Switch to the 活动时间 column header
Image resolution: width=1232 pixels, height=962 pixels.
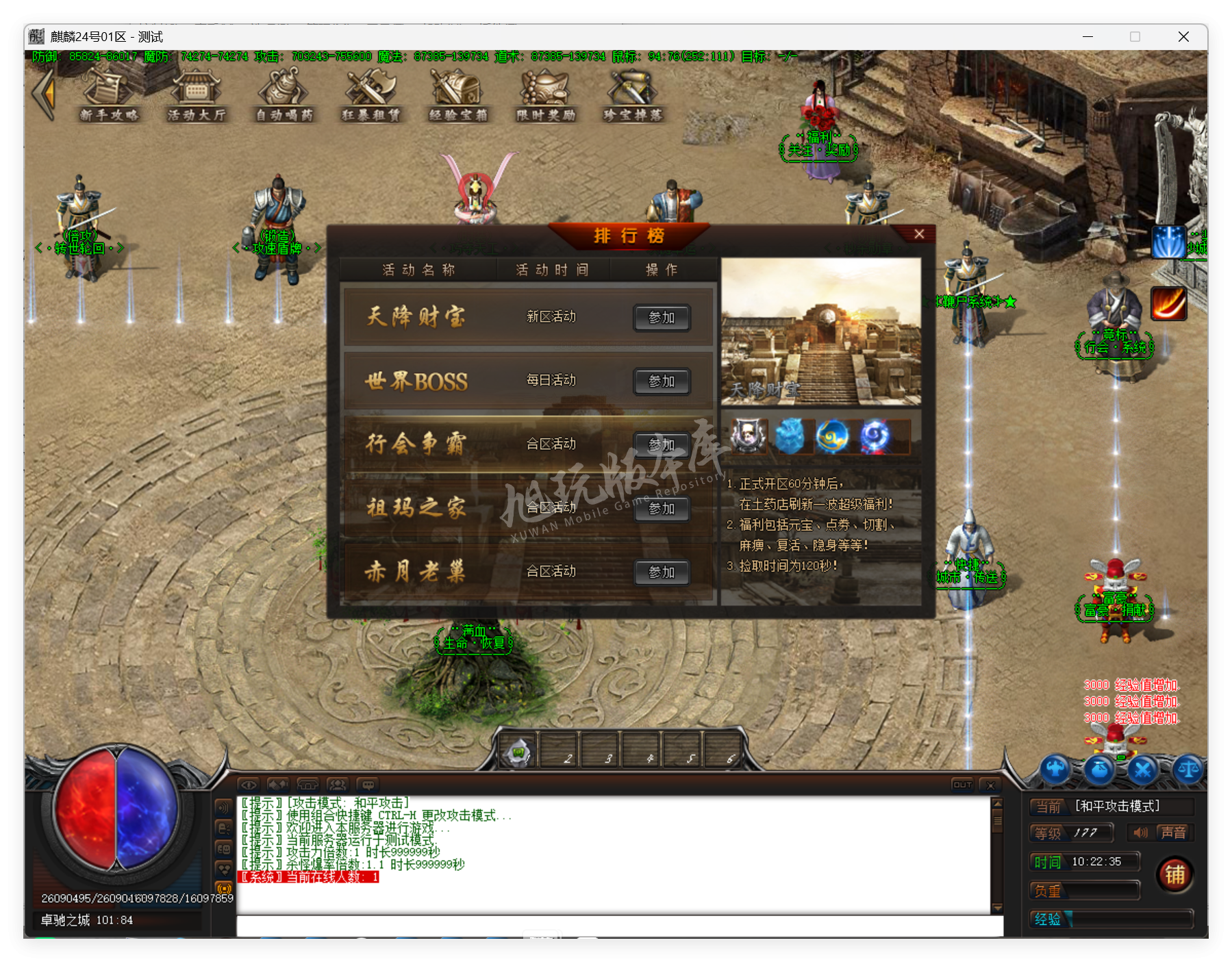(551, 269)
